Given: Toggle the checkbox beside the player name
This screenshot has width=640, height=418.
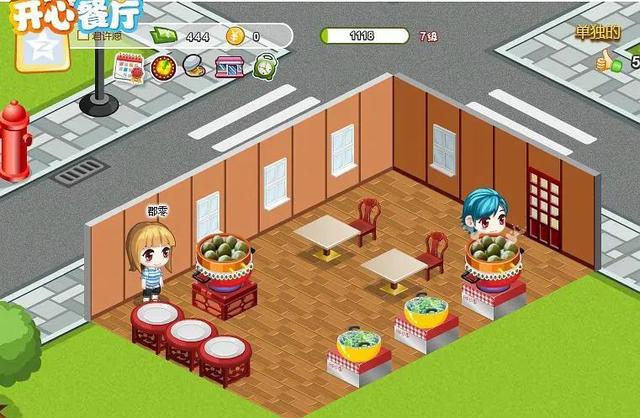Looking at the screenshot, I should pos(84,35).
